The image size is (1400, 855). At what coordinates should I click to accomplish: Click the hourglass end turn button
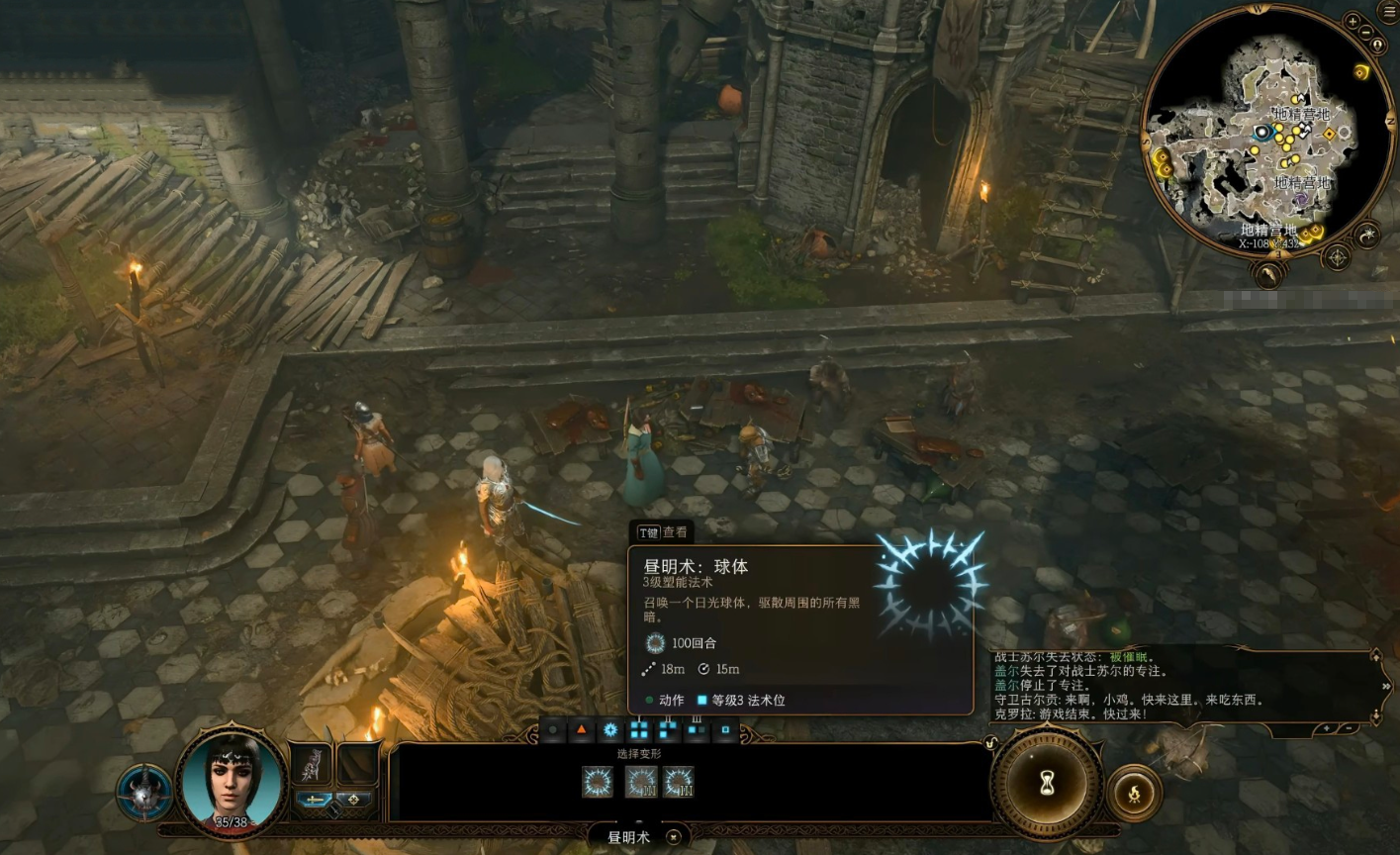pos(1047,783)
